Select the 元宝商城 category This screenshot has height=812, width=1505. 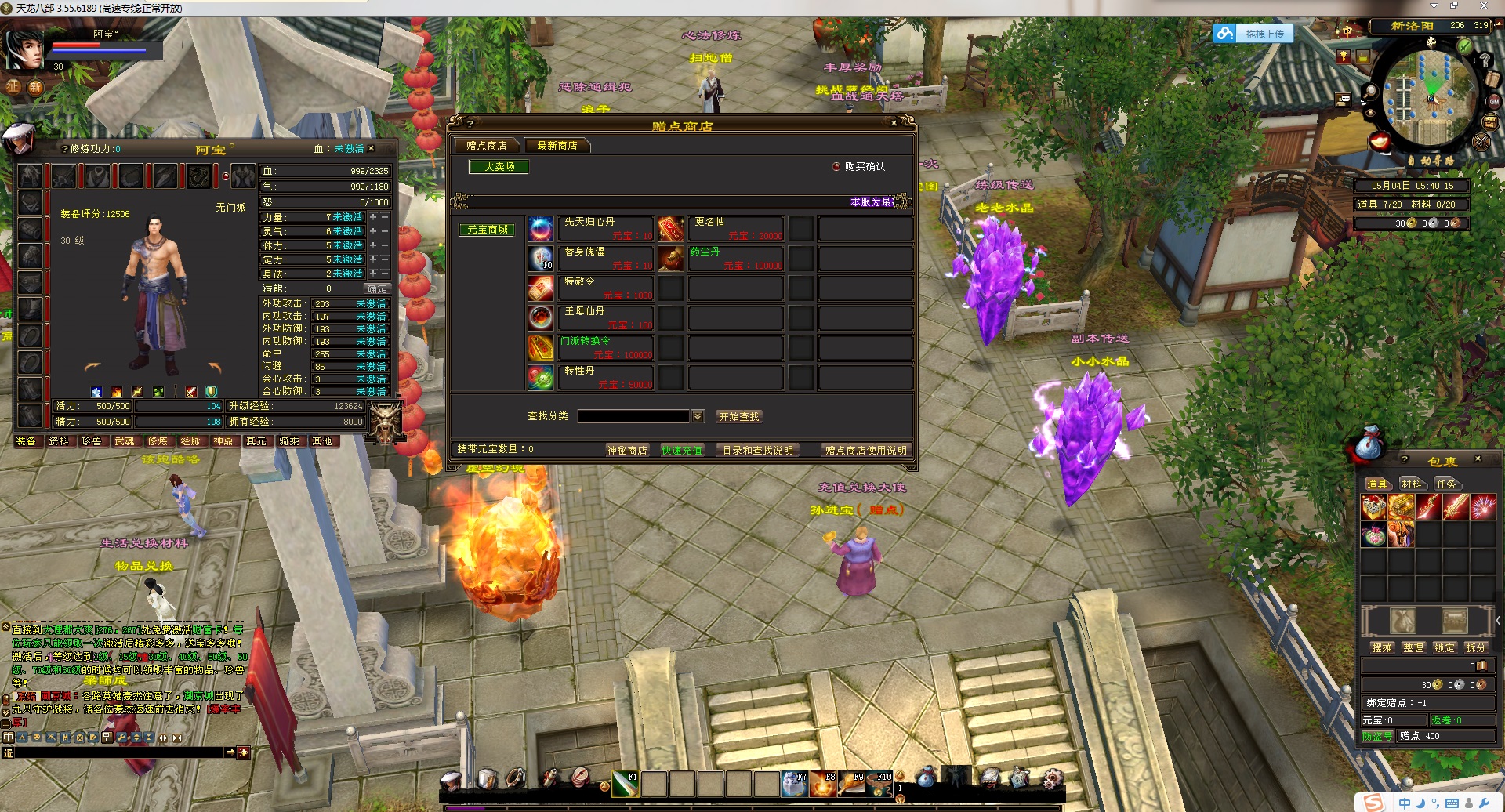[488, 230]
